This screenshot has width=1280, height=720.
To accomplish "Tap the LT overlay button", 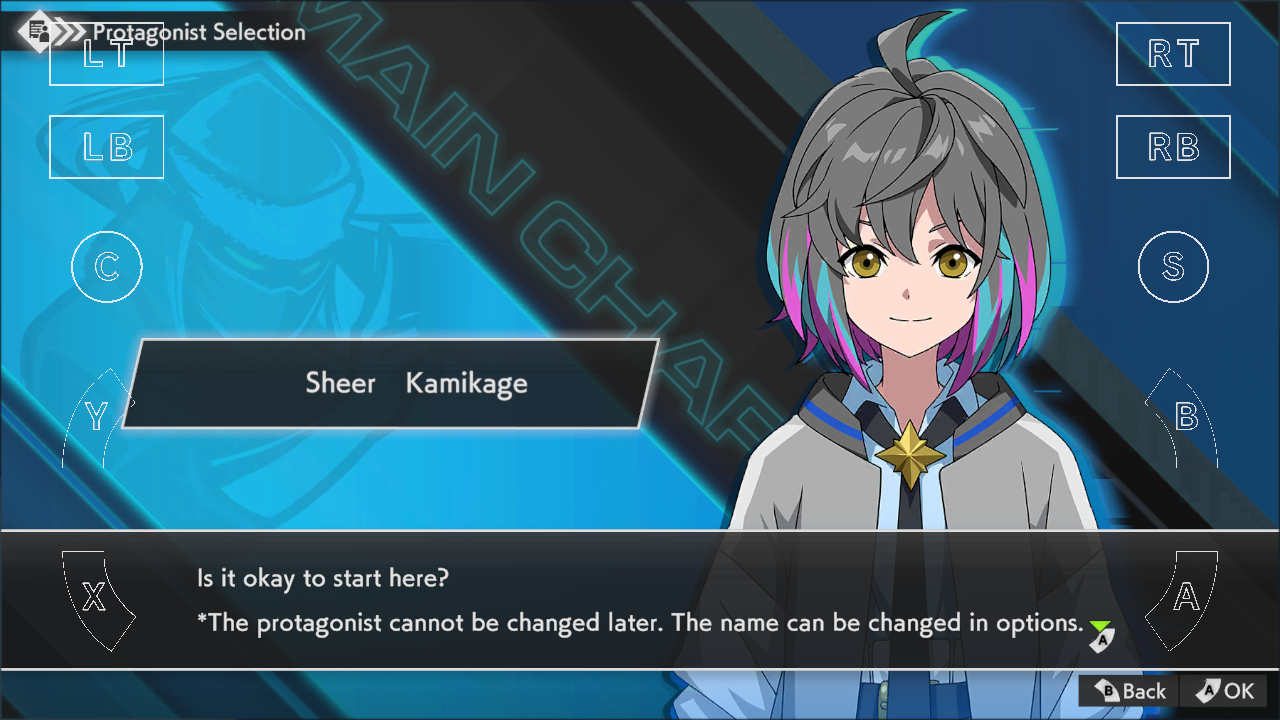I will 106,54.
